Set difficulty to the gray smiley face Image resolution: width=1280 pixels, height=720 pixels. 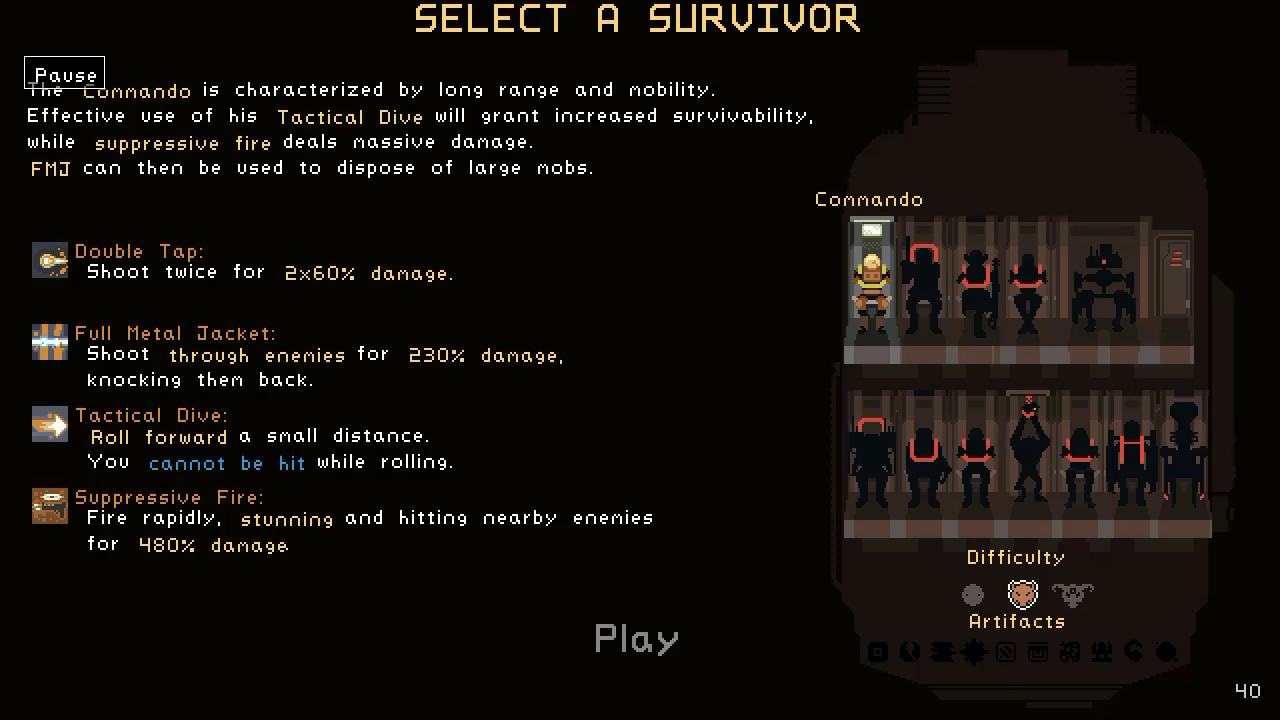(973, 595)
